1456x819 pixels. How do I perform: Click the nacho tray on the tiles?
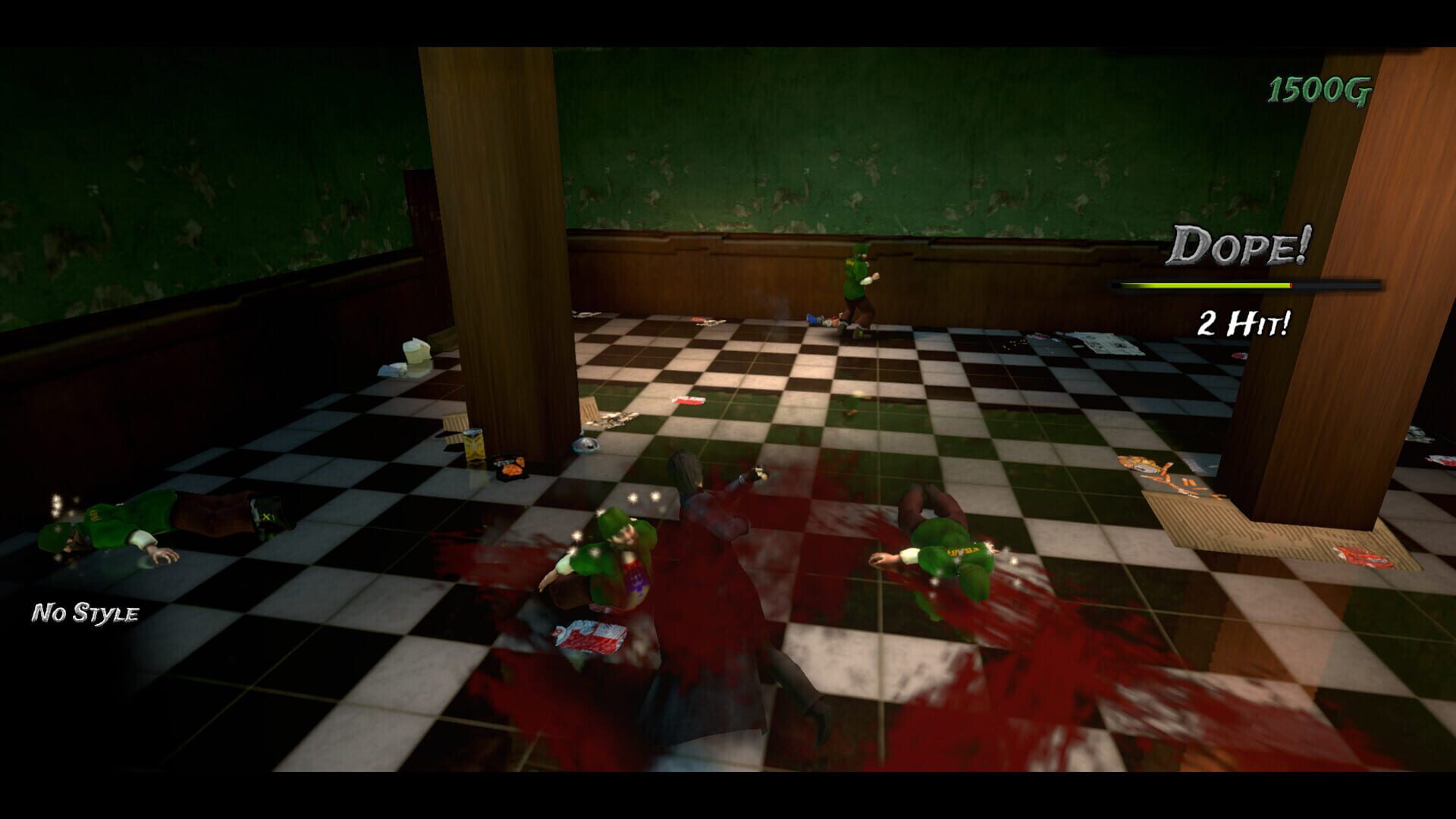510,470
